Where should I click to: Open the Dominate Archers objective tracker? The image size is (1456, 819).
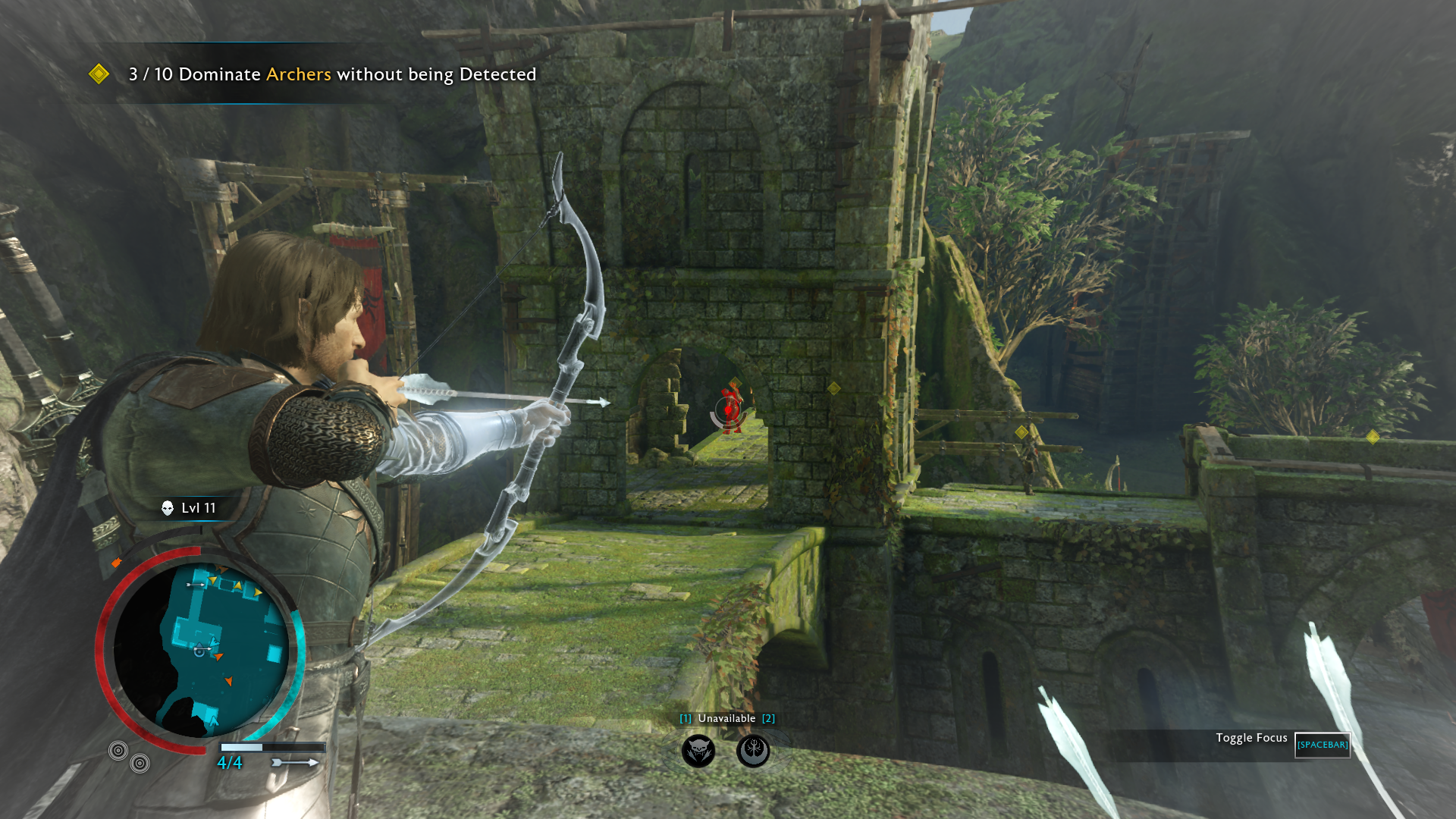pyautogui.click(x=332, y=74)
